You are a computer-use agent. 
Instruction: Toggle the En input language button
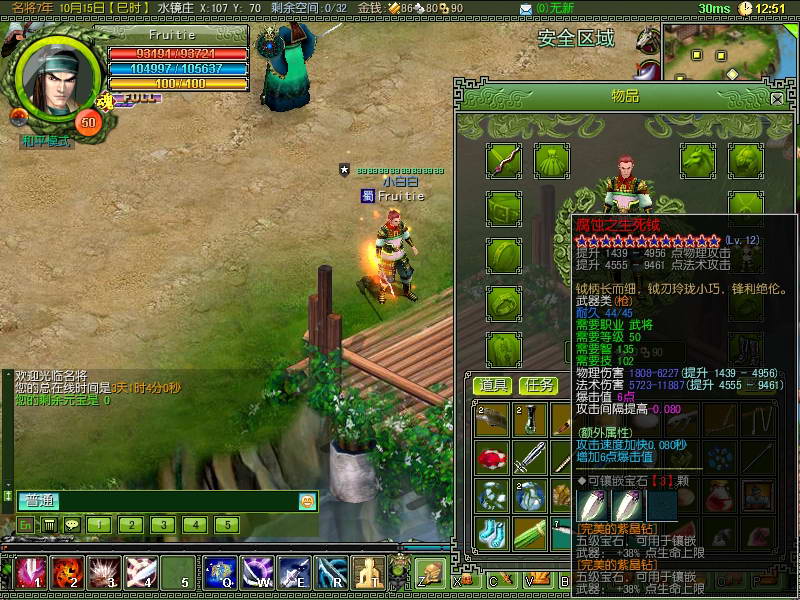(26, 524)
